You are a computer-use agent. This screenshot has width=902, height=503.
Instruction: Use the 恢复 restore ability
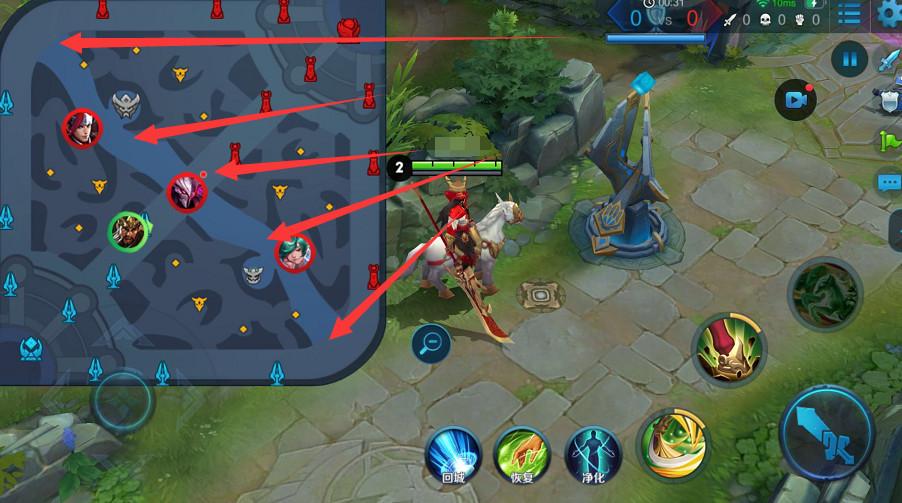522,455
